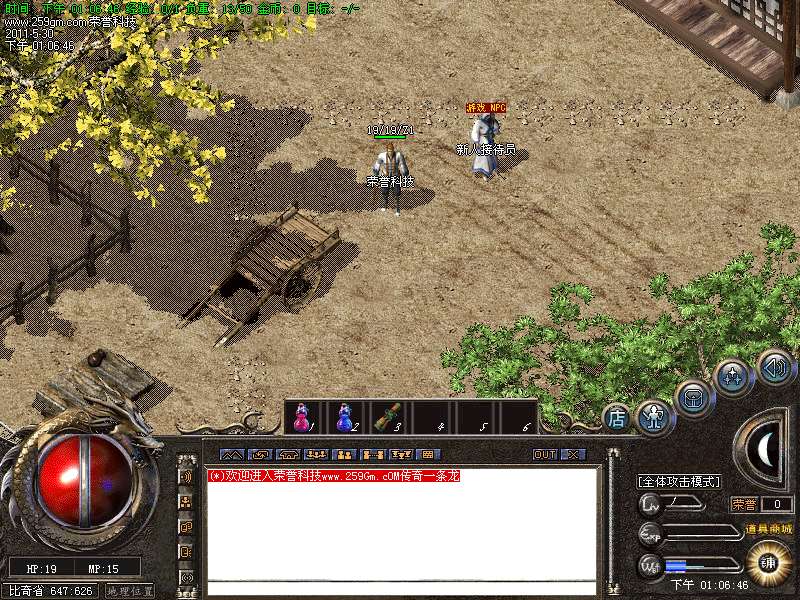Change the 全体攻击模式 attack mode label
Viewport: 800px width, 600px height.
679,481
